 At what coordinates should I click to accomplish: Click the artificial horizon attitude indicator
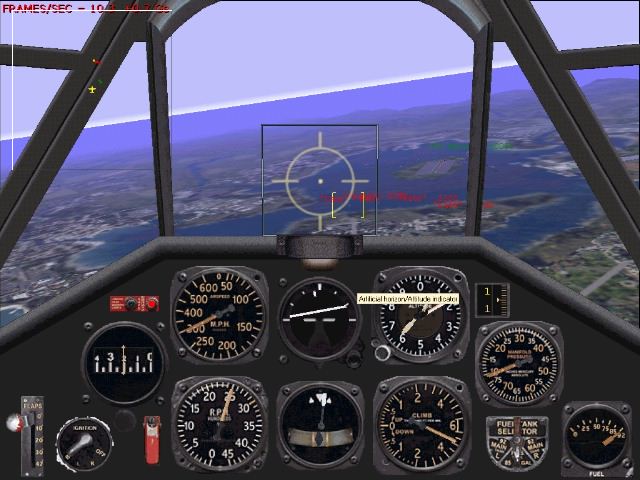click(x=318, y=317)
